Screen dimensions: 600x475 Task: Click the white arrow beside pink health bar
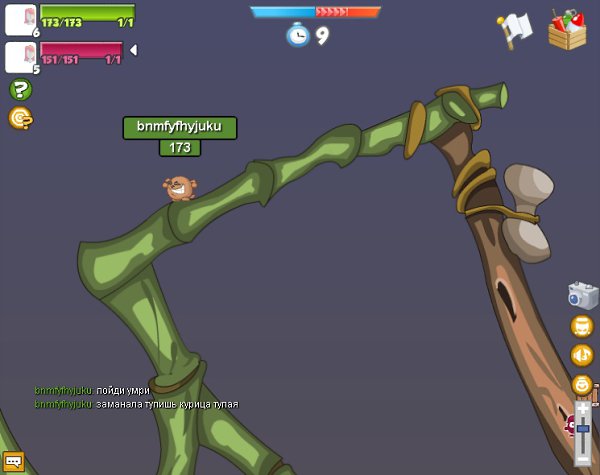pyautogui.click(x=133, y=50)
